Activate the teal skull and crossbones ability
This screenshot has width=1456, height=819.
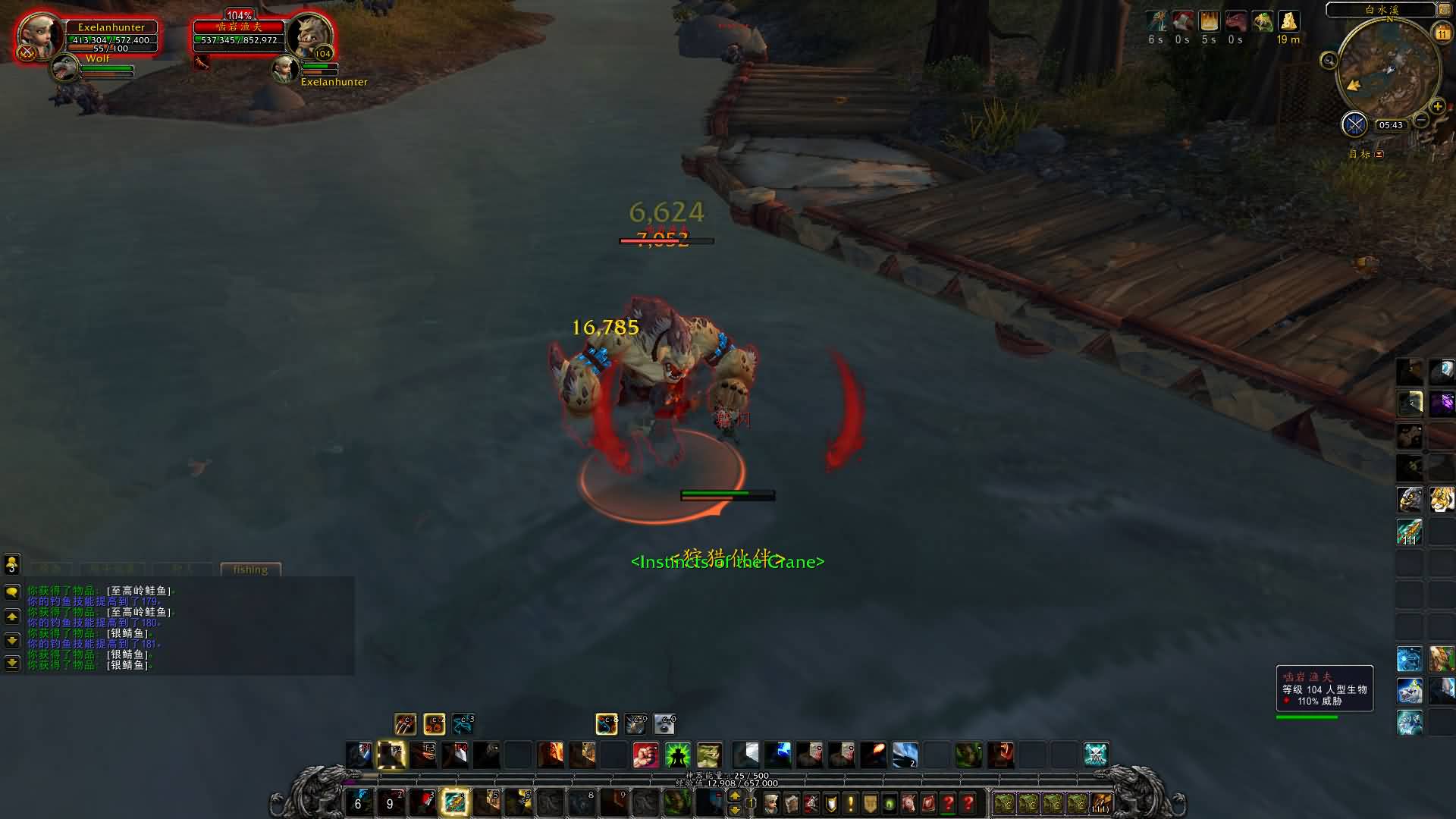(1096, 755)
